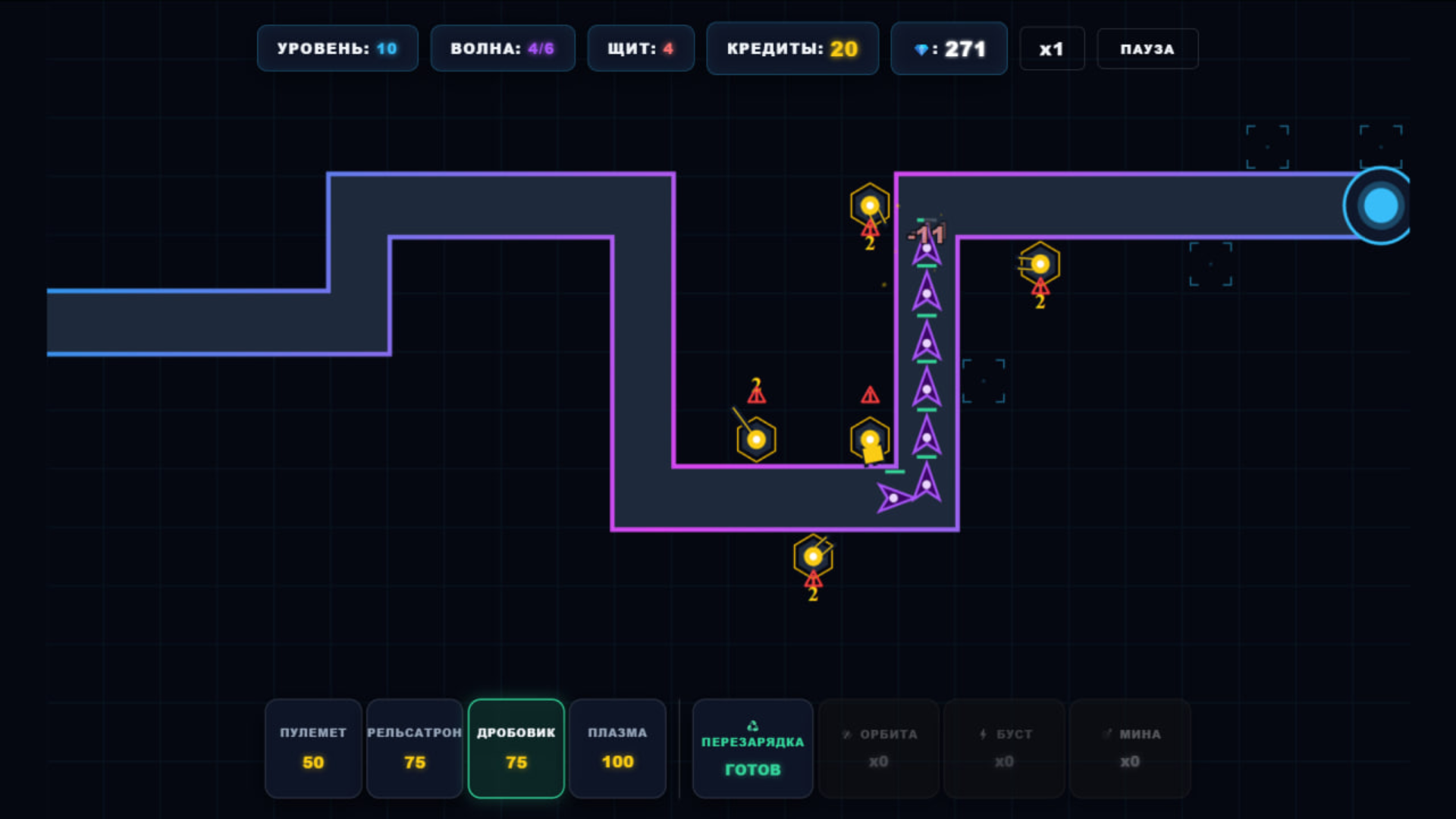Click the УРОВЕНЬ 10 panel
Screen dimensions: 1456x819
coord(337,48)
